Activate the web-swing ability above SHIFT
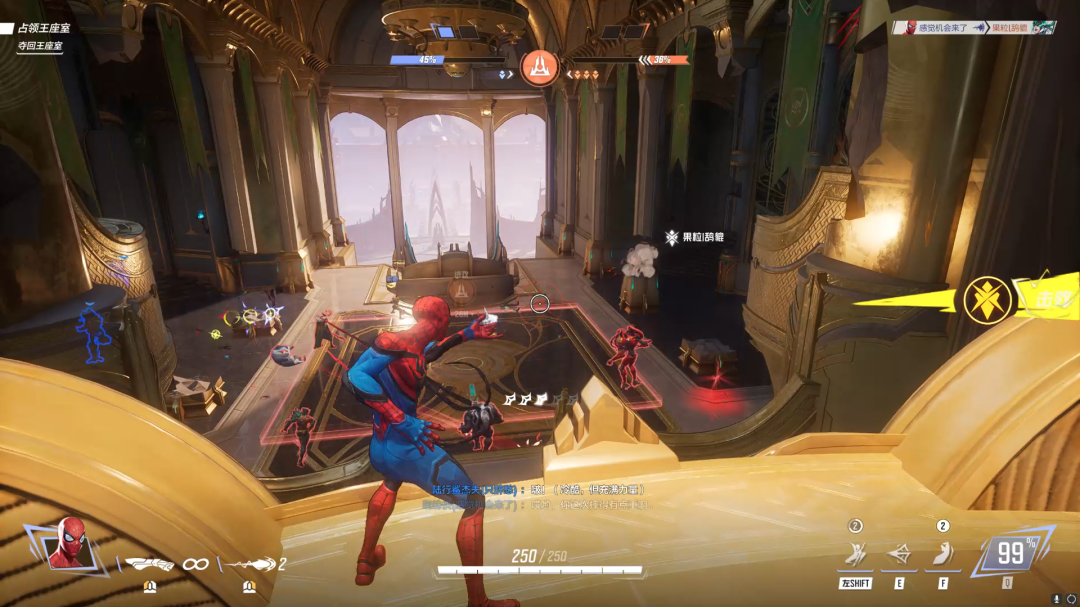The width and height of the screenshot is (1080, 607). (855, 553)
